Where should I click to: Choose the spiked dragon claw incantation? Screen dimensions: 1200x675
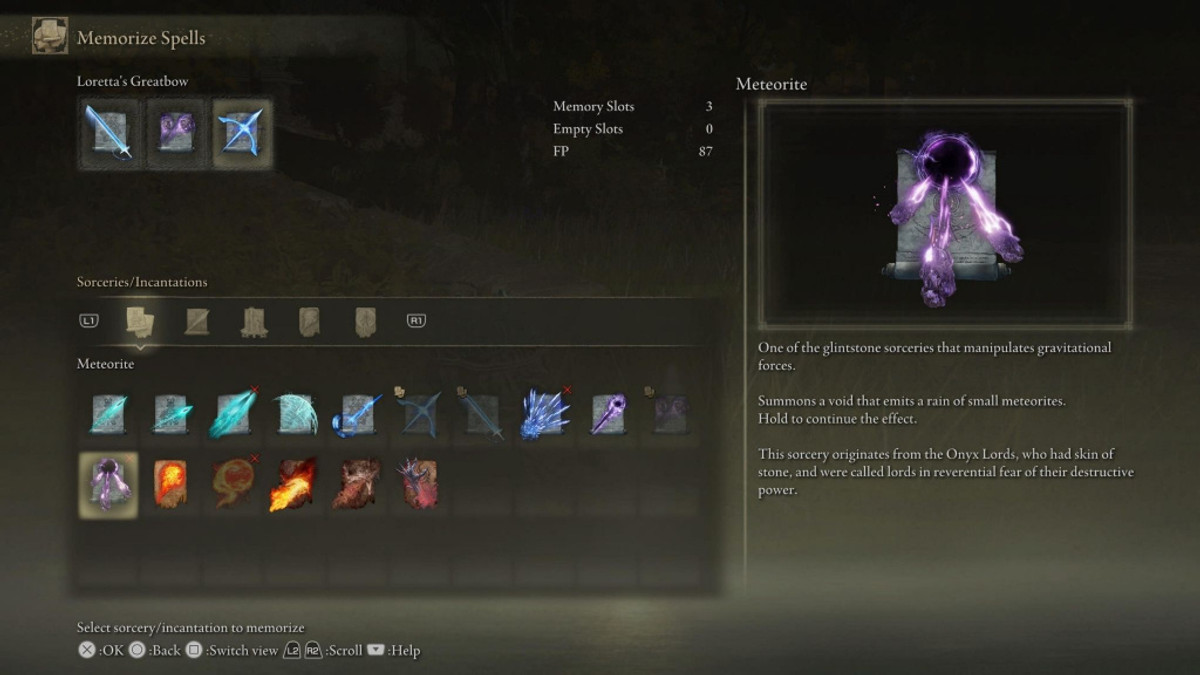418,484
